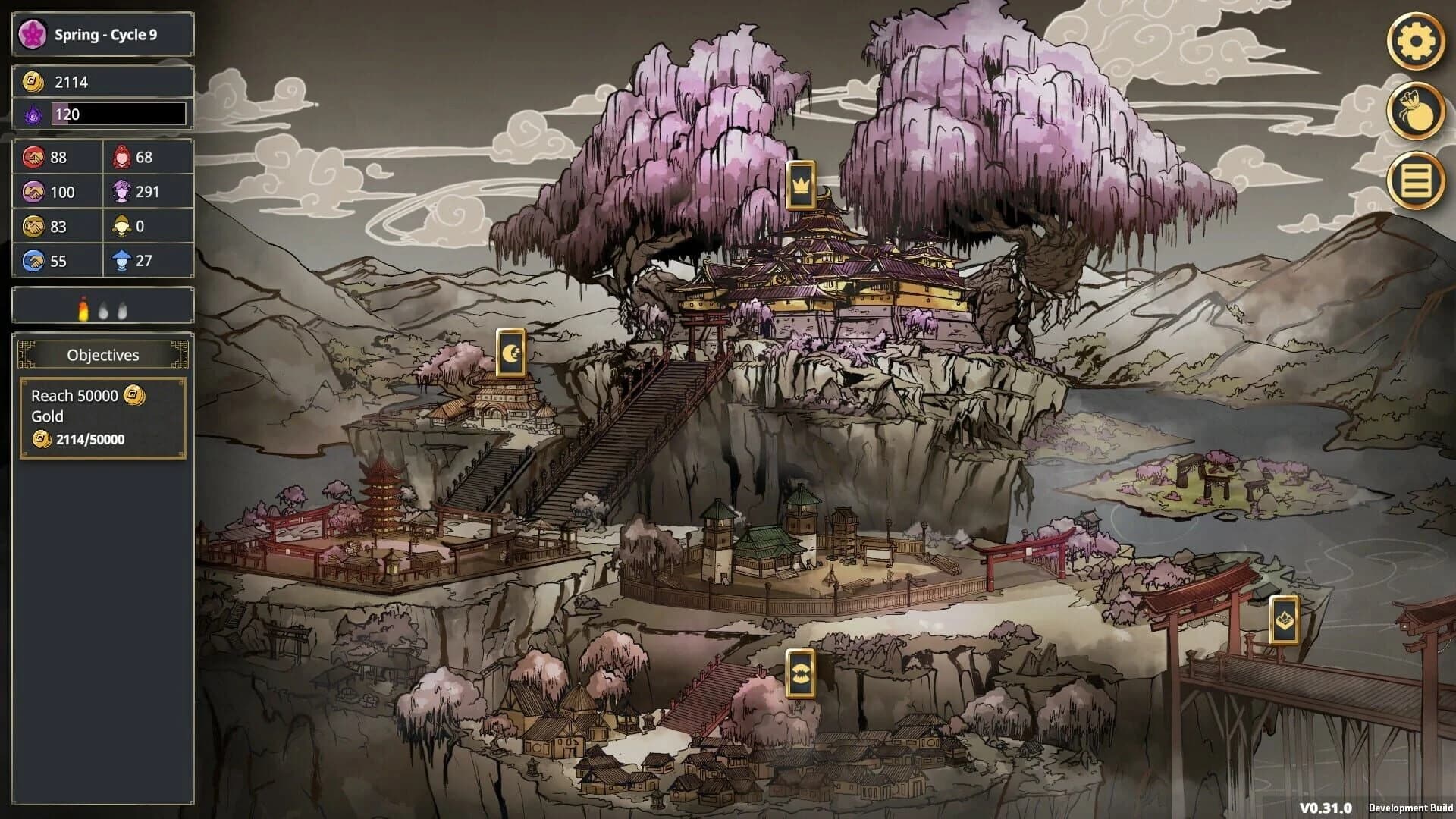Select the Reach 50000 Gold objective
Image resolution: width=1456 pixels, height=819 pixels.
pos(102,416)
